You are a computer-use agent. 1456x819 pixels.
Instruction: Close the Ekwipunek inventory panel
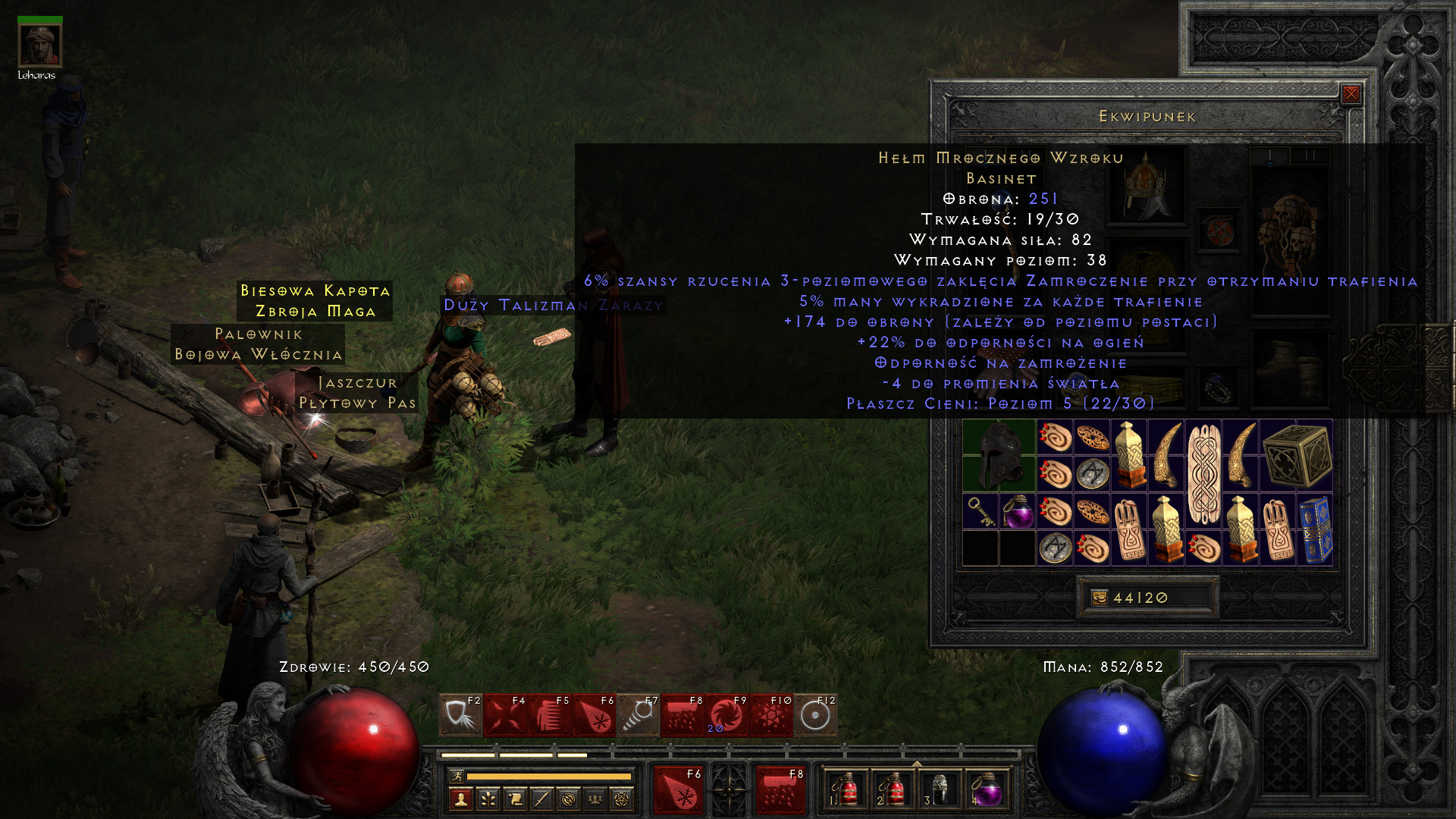click(x=1351, y=94)
